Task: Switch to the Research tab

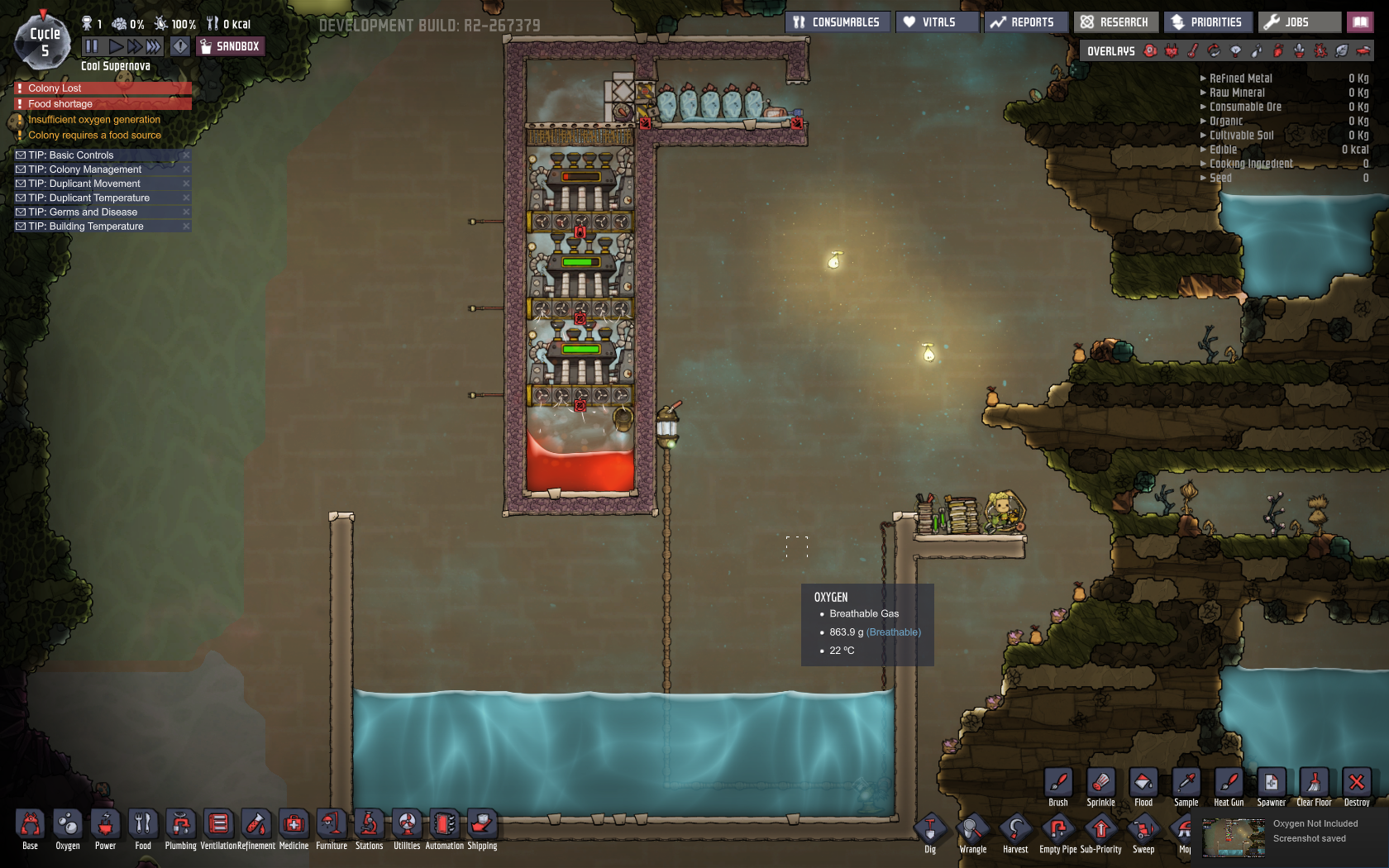Action: (1115, 21)
